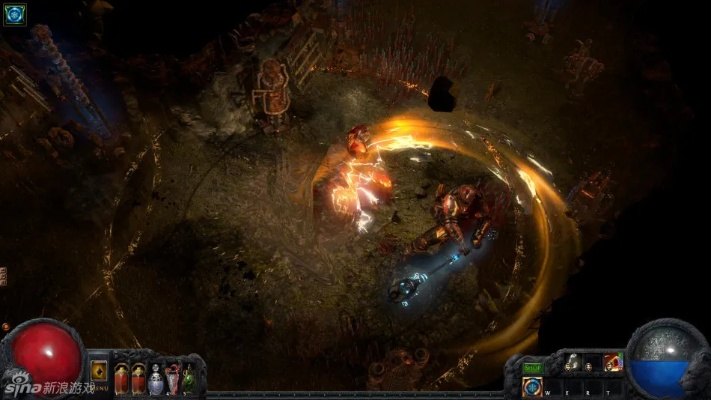Activate the blue circular skill in the skill bar
Viewport: 711px width, 400px height.
pos(533,387)
